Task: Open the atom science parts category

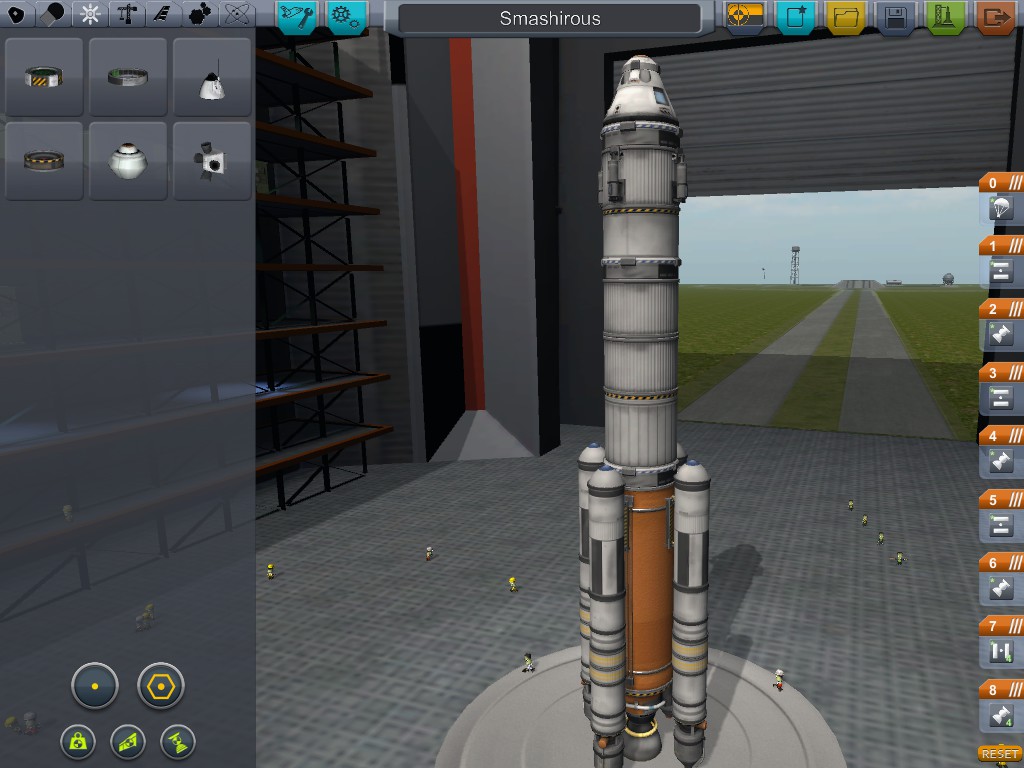Action: pos(237,15)
